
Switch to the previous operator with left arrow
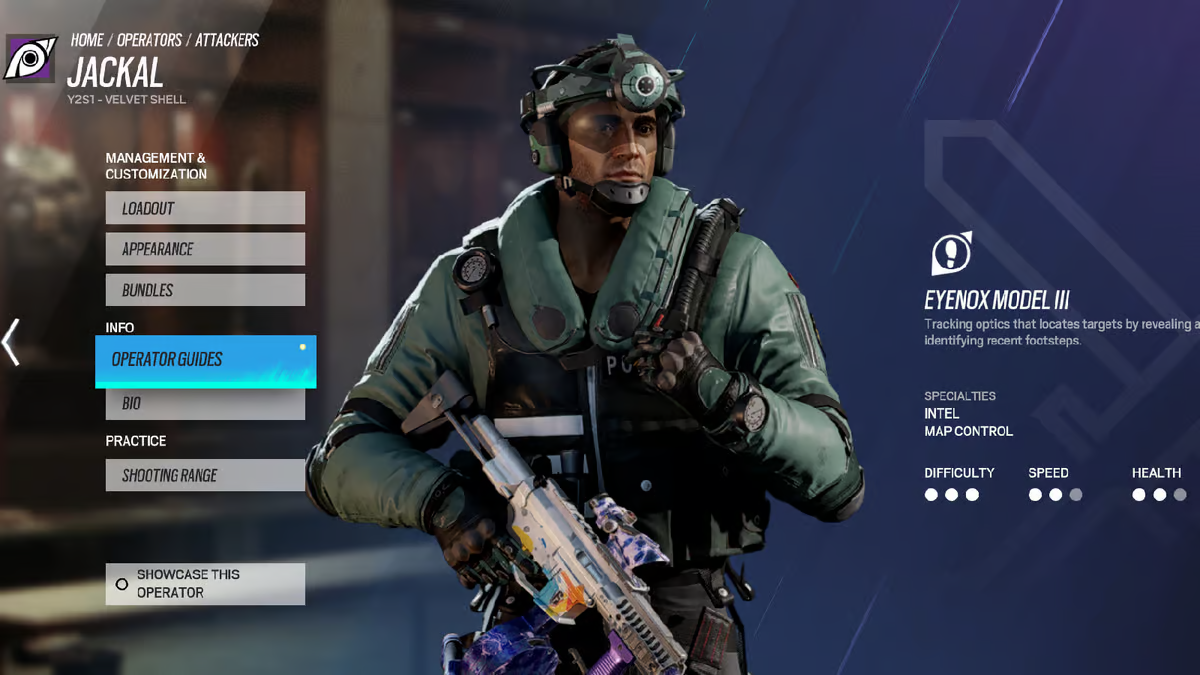pos(11,342)
